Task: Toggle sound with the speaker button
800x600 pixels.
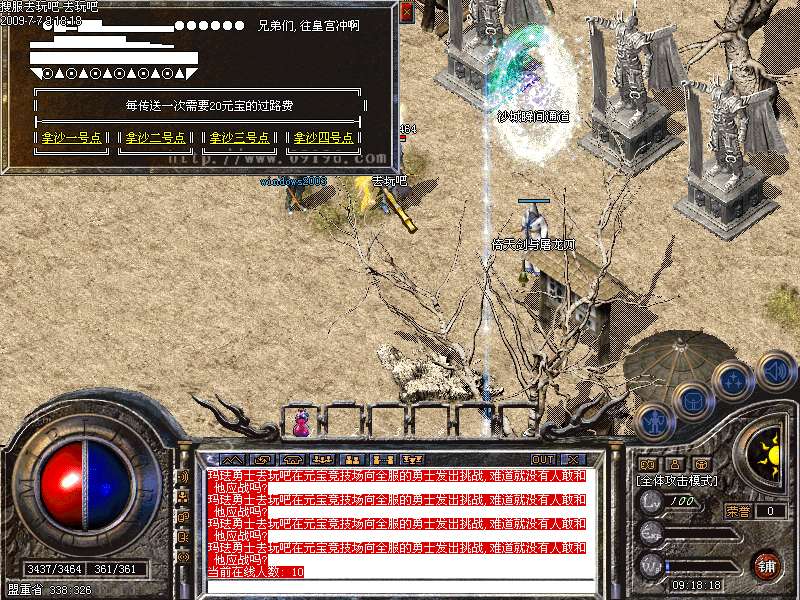Action: coord(774,372)
